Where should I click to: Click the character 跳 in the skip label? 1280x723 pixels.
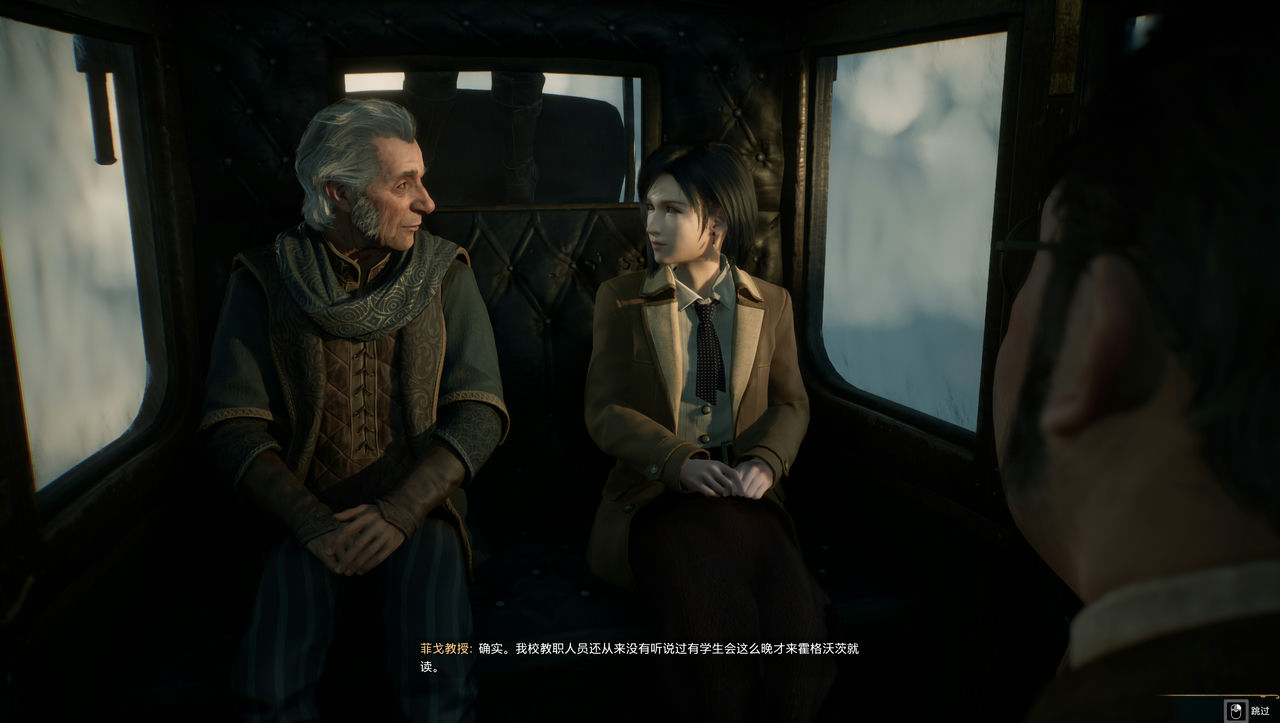(1256, 710)
